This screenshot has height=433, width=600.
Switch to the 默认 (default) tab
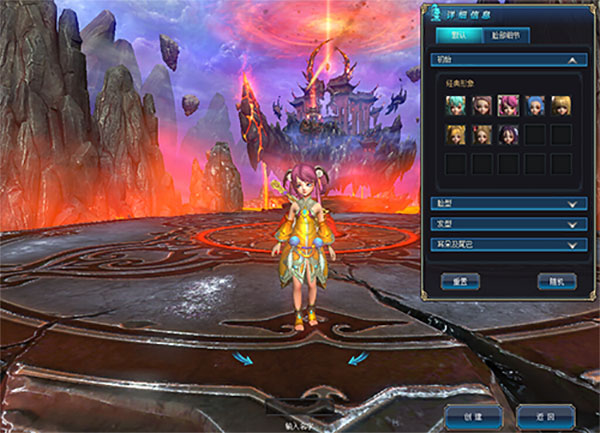point(455,36)
